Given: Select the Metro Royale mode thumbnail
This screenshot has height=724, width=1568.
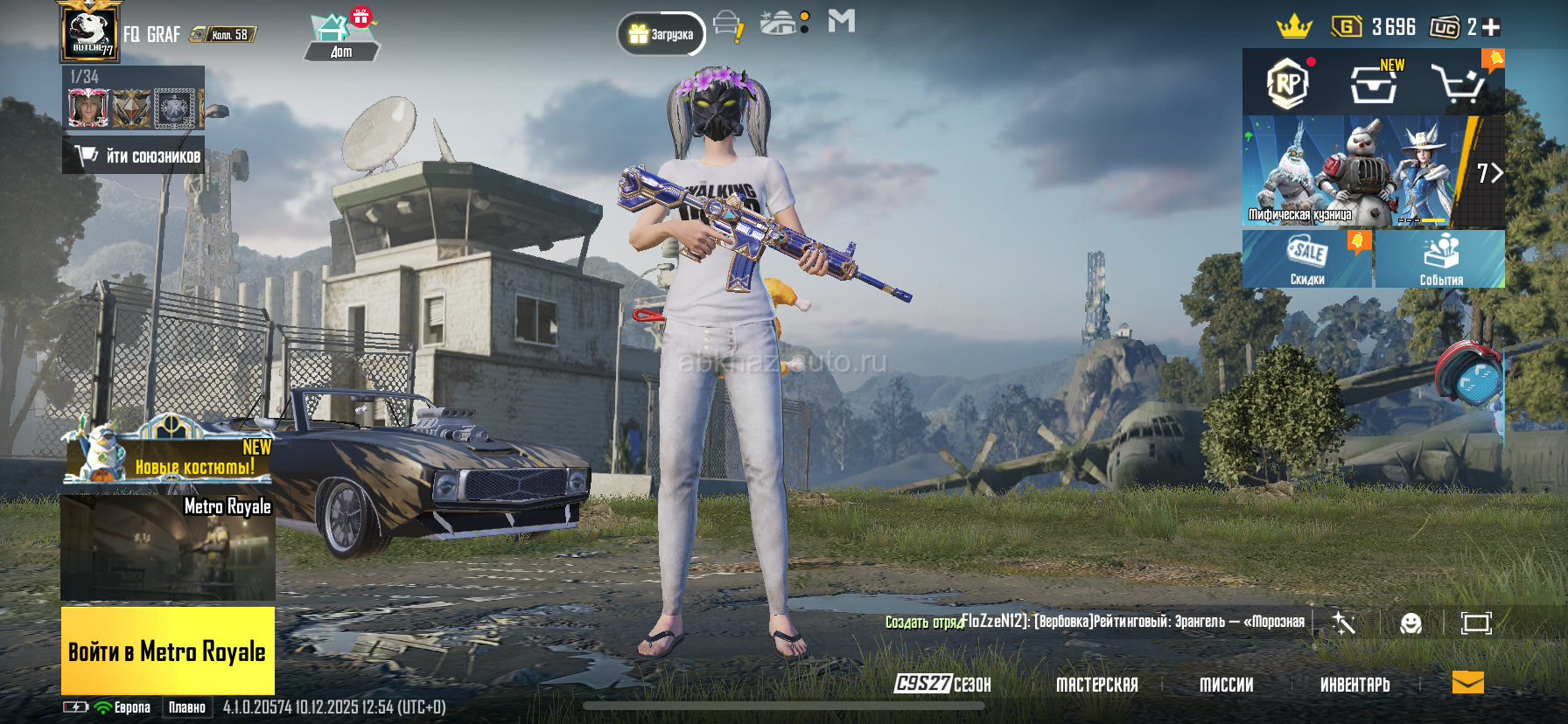Looking at the screenshot, I should pyautogui.click(x=168, y=548).
